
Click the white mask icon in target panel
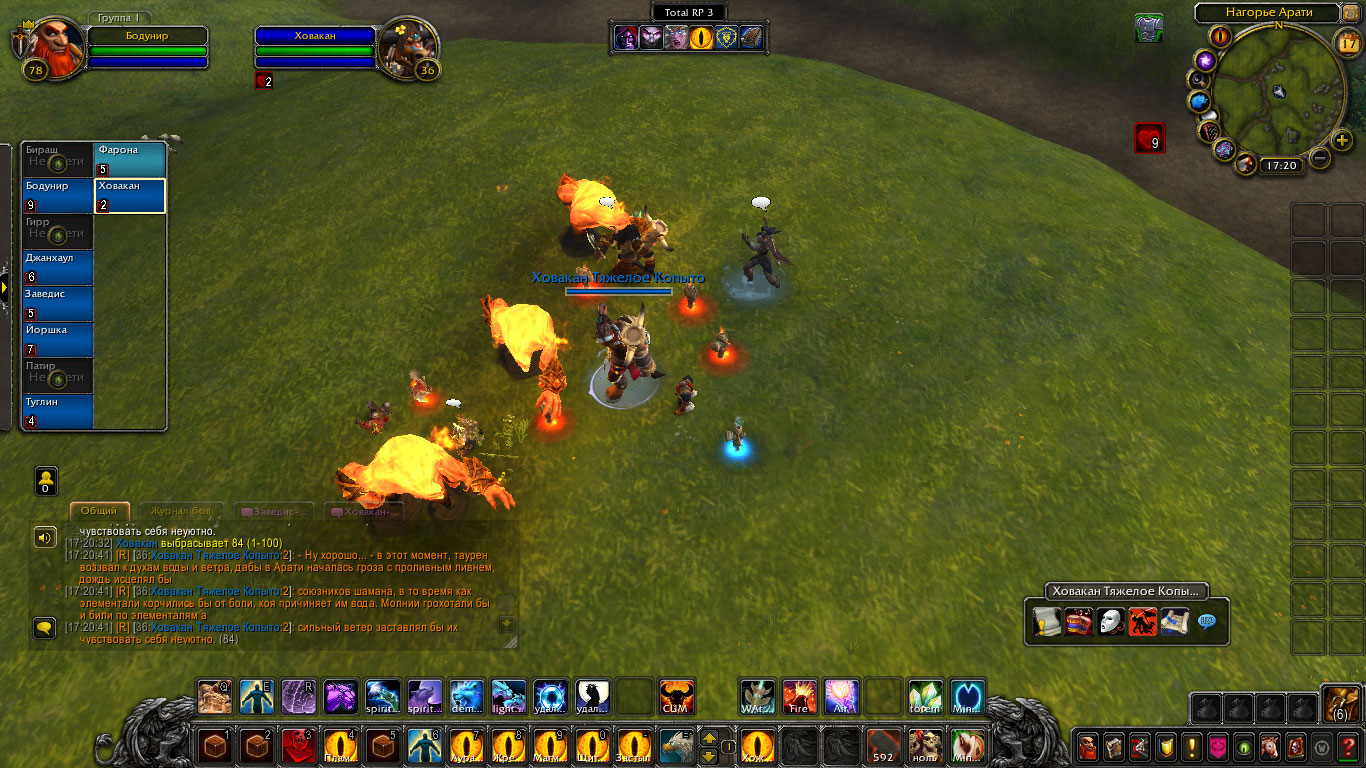[x=1110, y=622]
